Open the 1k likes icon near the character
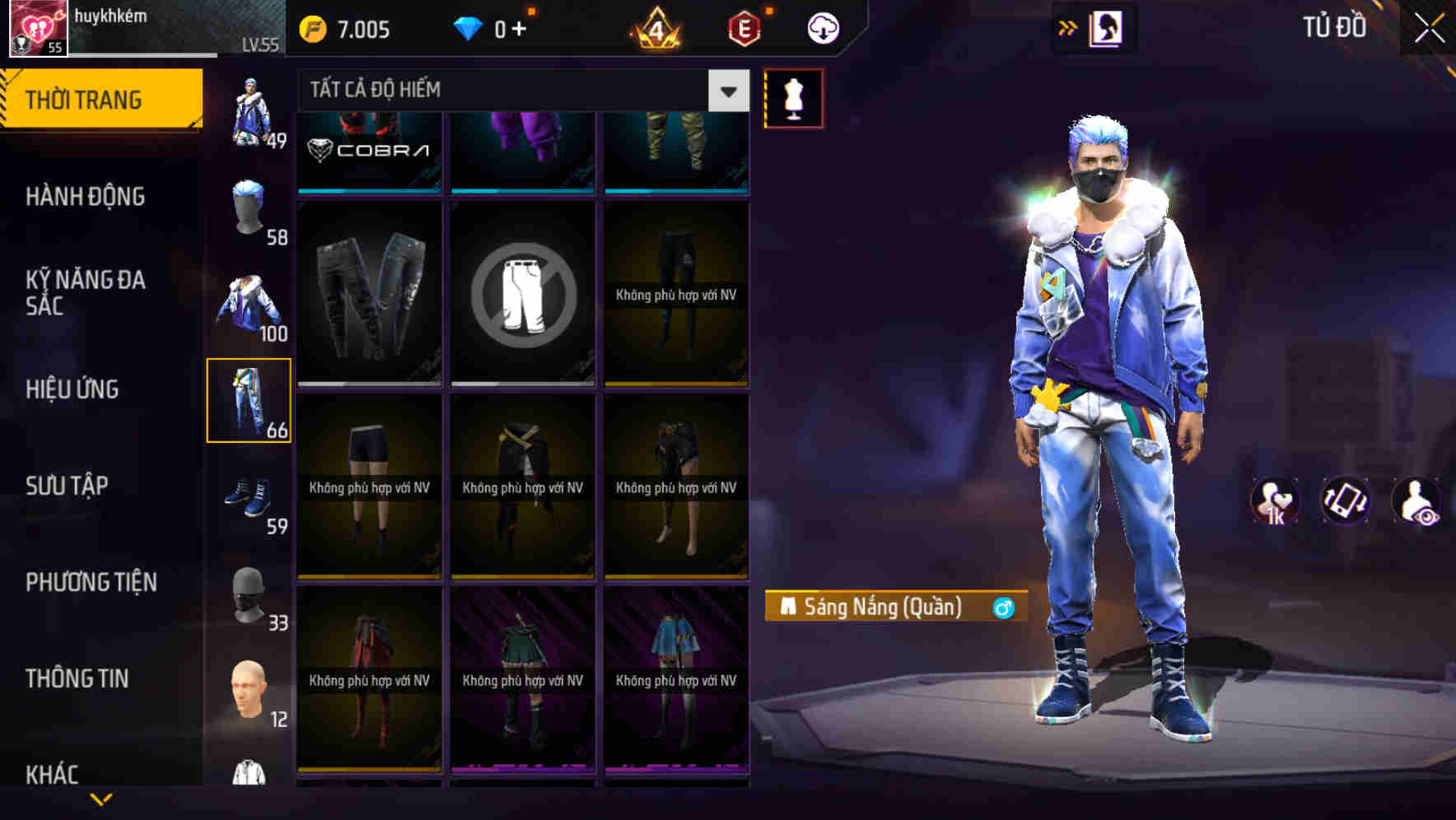Image resolution: width=1456 pixels, height=820 pixels. point(1274,501)
